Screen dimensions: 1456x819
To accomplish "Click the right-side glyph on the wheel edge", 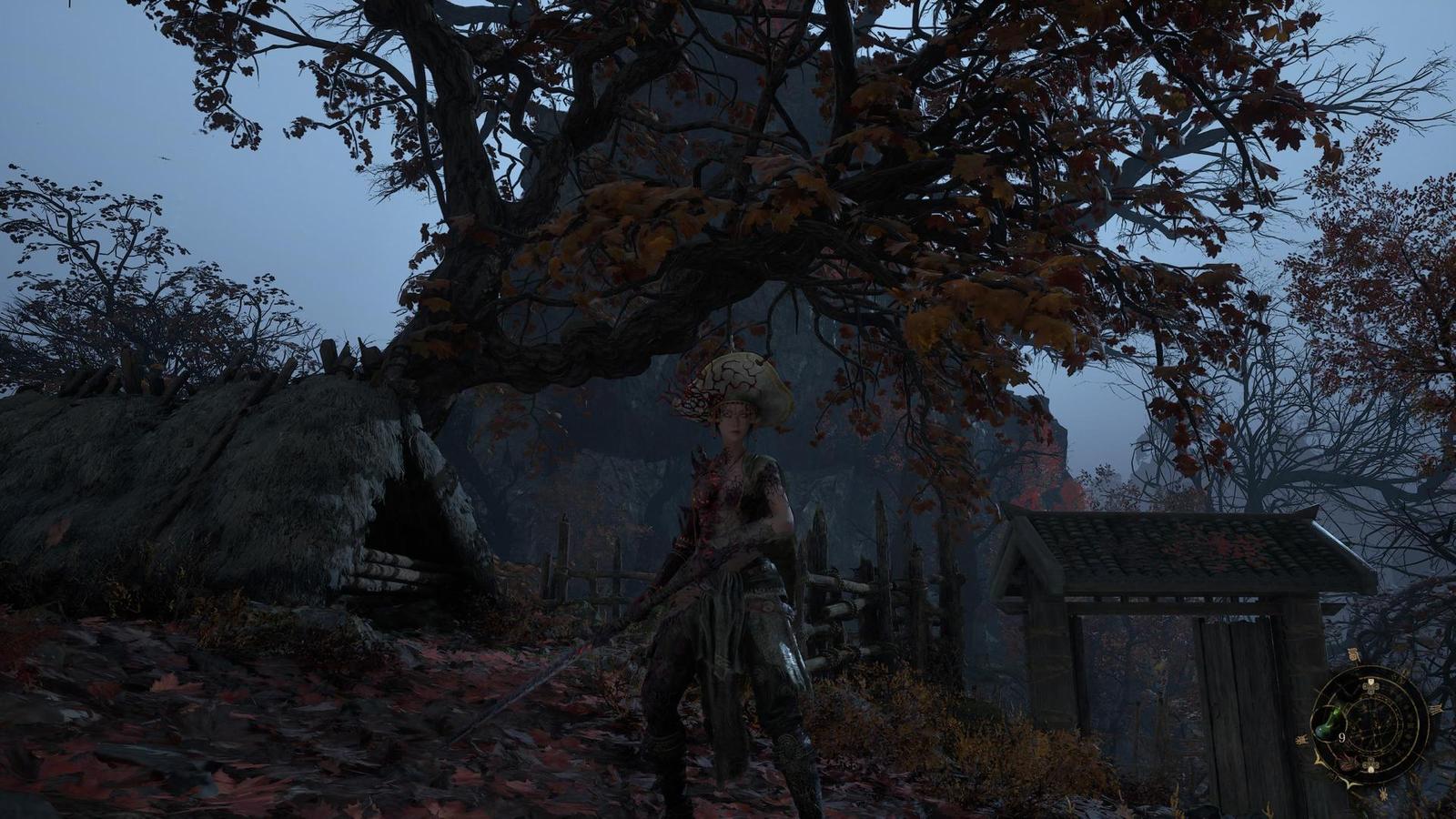I will (1436, 709).
